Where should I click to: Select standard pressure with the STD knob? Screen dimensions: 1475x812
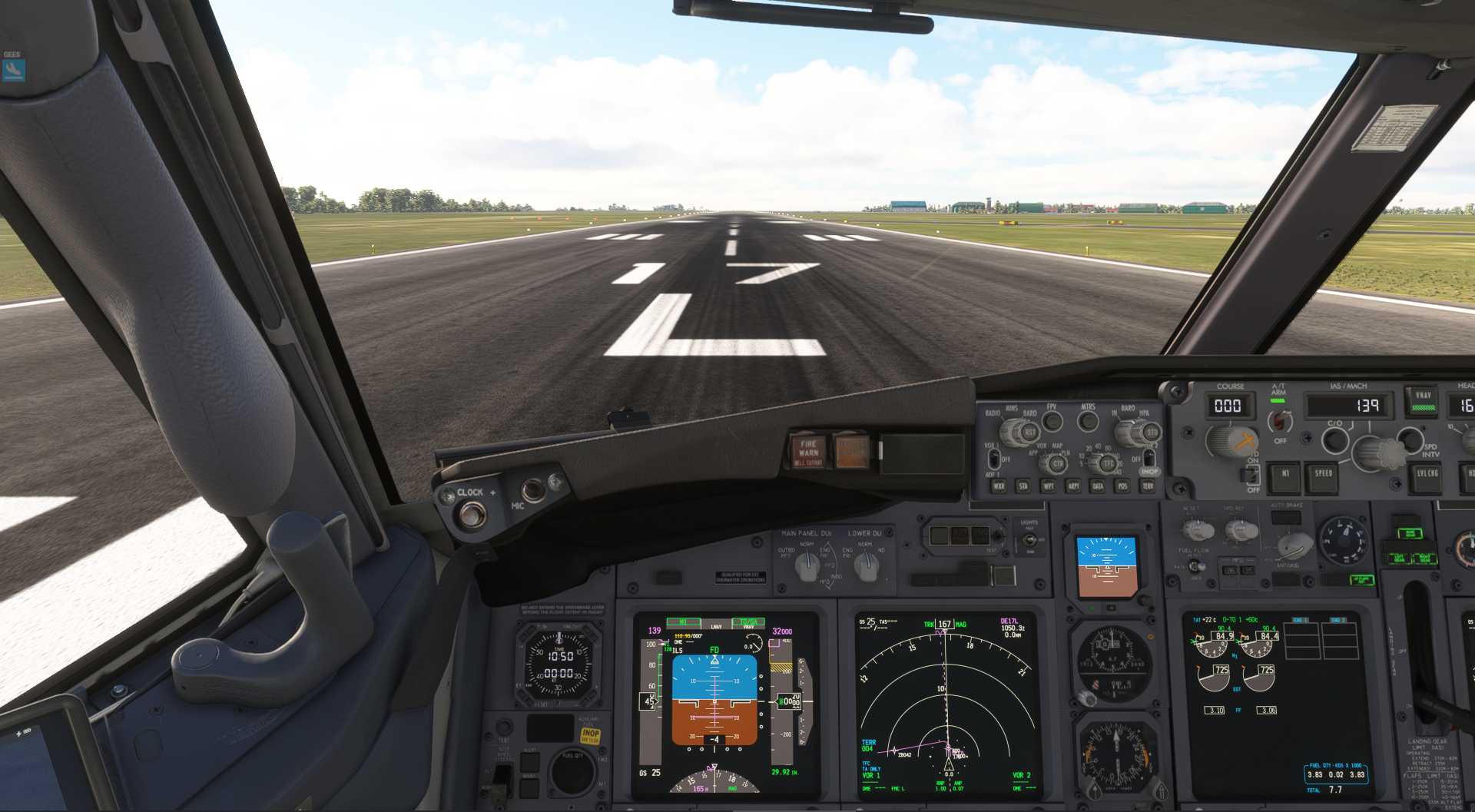click(x=1151, y=433)
